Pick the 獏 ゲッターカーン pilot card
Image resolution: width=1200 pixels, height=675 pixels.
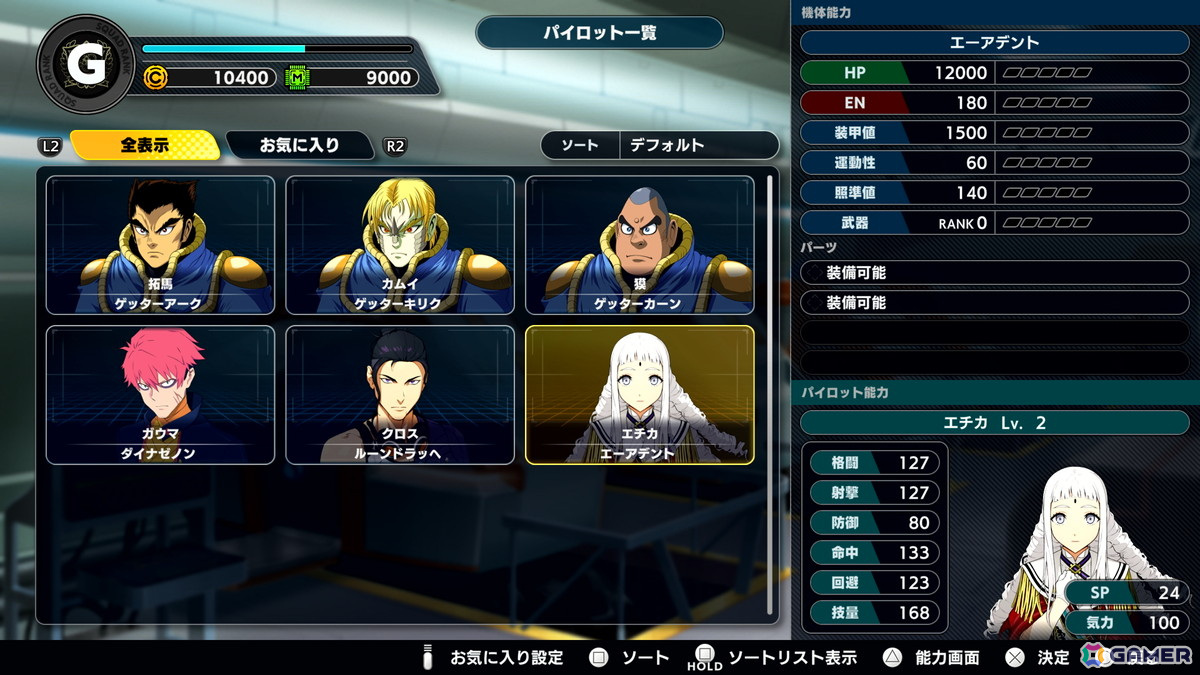tap(640, 245)
